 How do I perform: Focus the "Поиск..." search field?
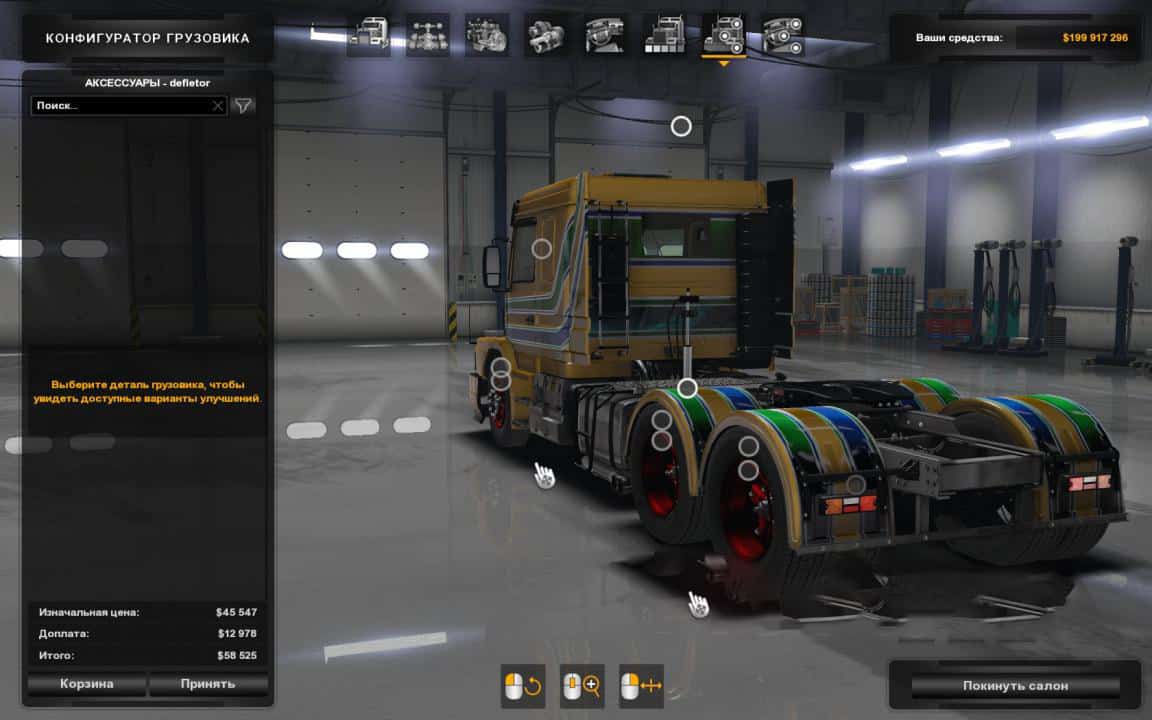click(122, 105)
